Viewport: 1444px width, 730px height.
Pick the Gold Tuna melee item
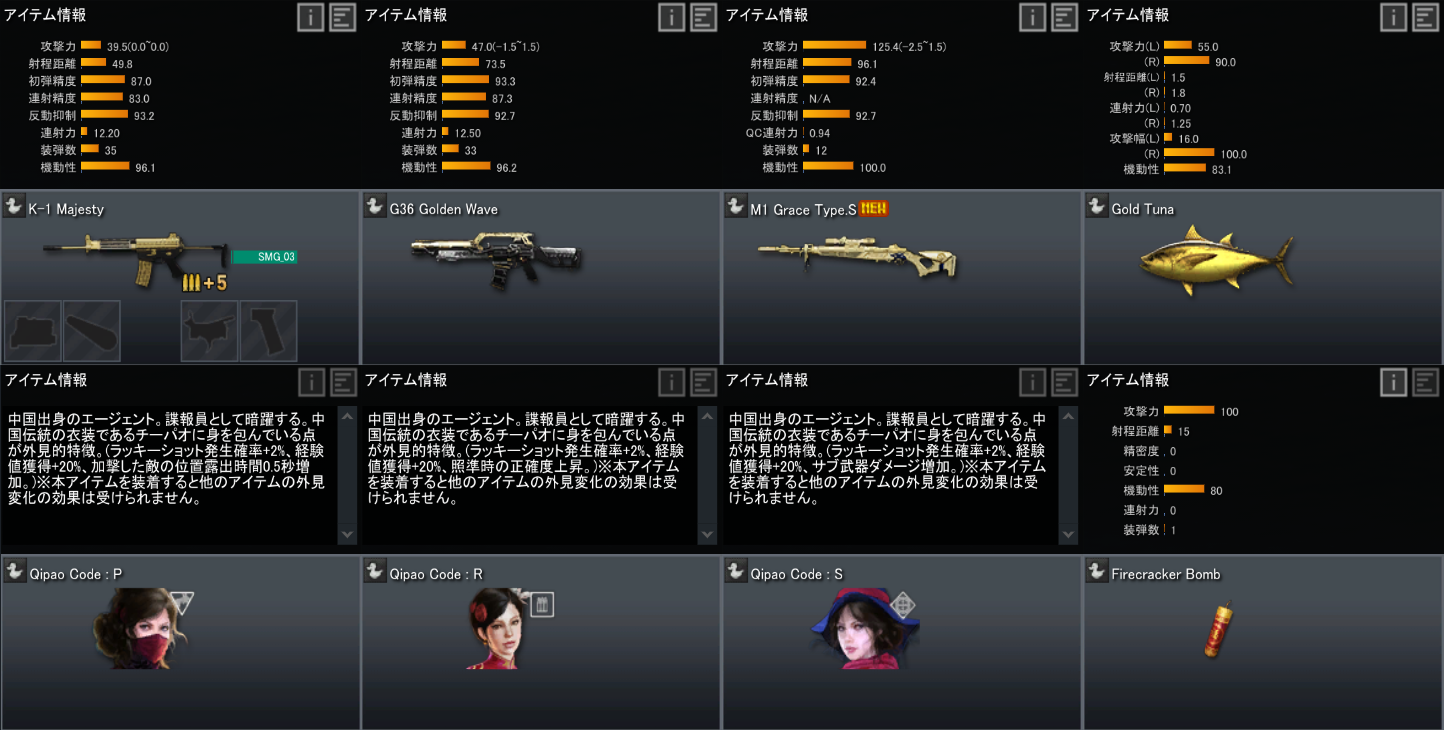(x=1216, y=260)
